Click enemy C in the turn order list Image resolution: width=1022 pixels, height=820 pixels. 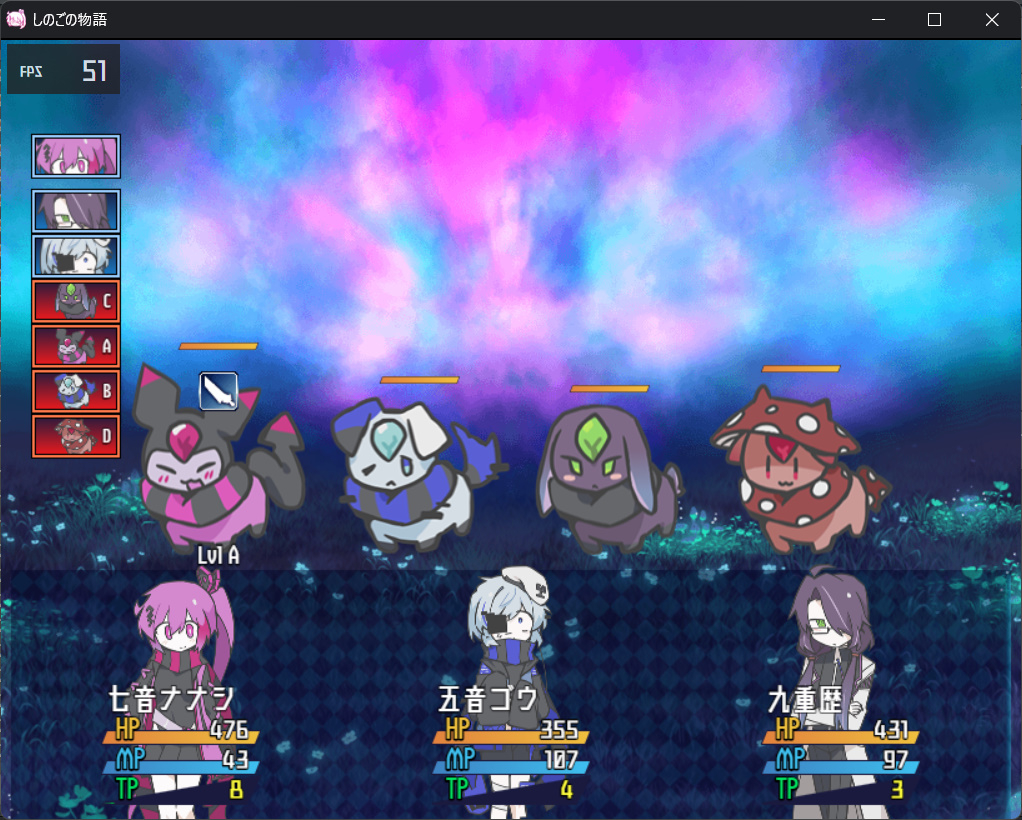click(x=76, y=300)
